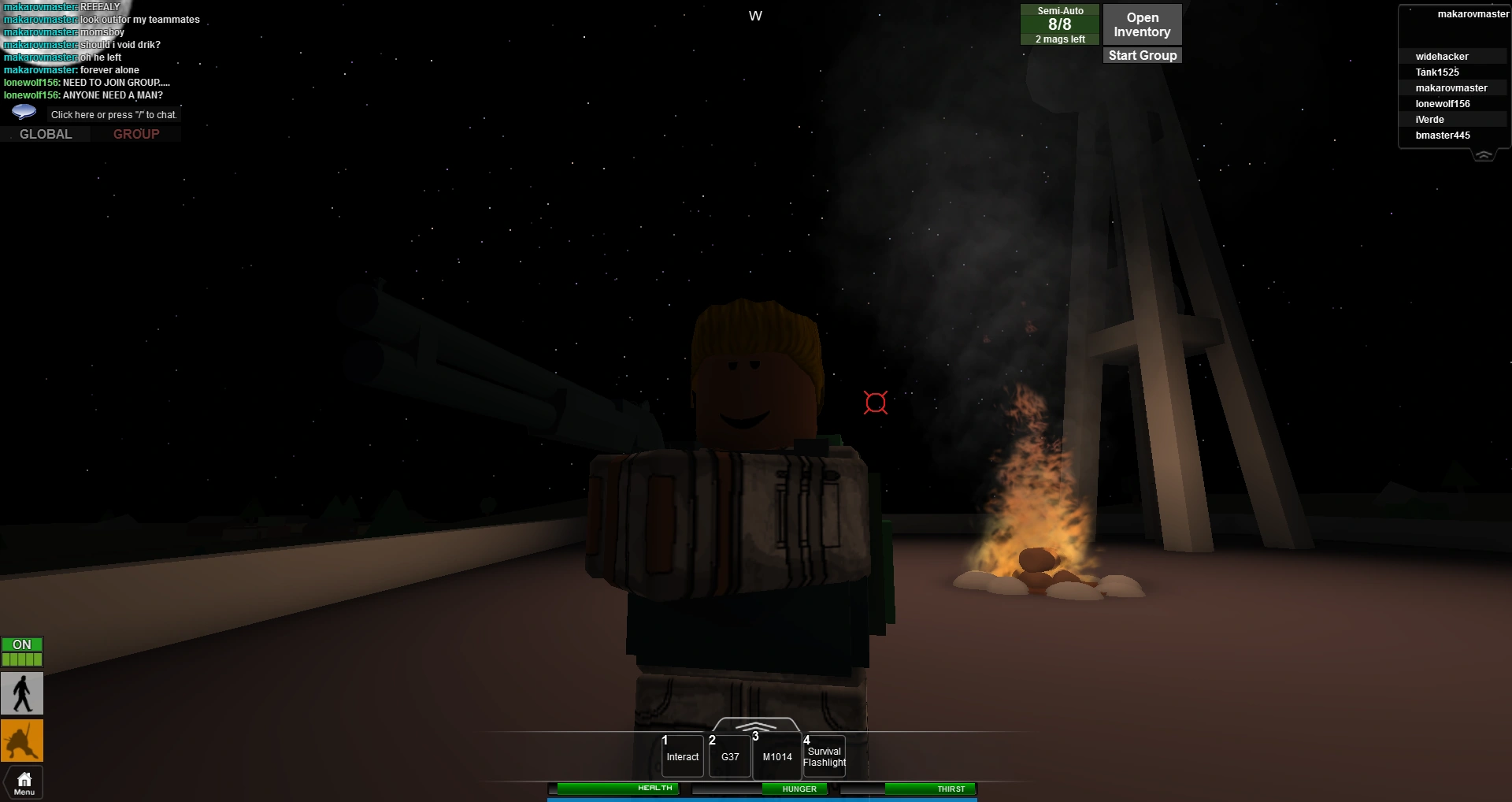The width and height of the screenshot is (1512, 802).
Task: Expand the hotbar using the upward arrows
Action: [x=755, y=729]
